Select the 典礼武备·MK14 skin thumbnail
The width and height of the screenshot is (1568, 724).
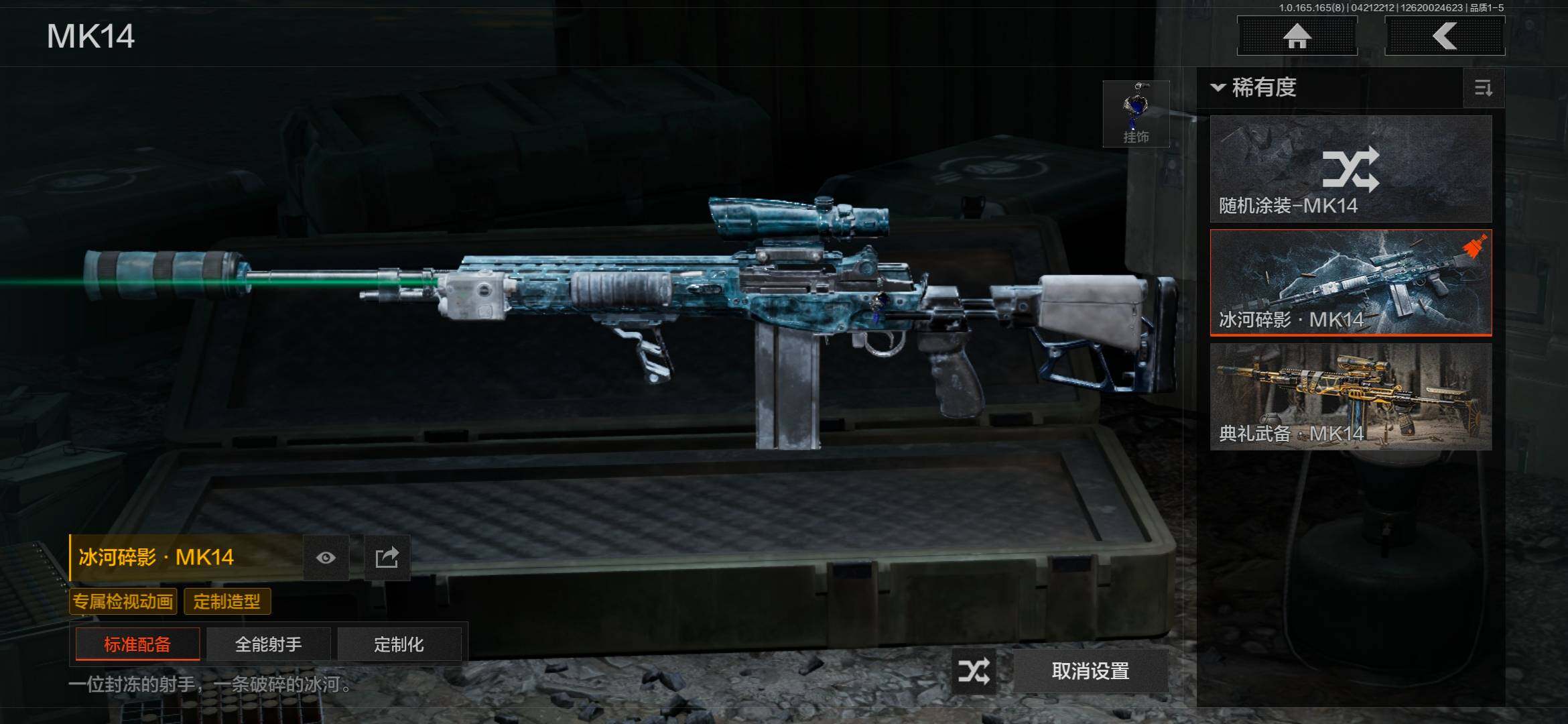(x=1350, y=396)
